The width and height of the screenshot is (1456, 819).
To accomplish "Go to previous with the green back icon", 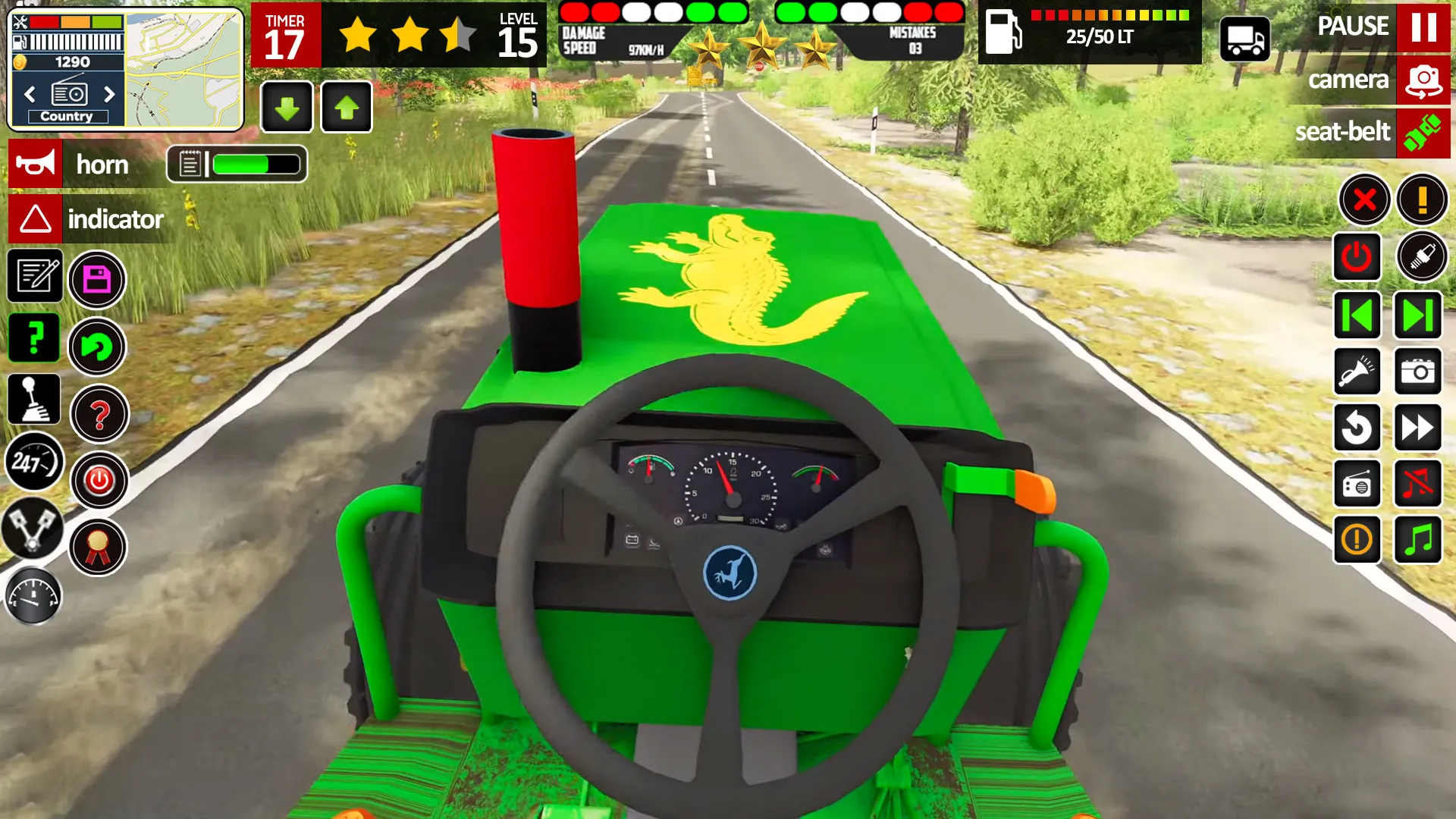I will (1357, 315).
